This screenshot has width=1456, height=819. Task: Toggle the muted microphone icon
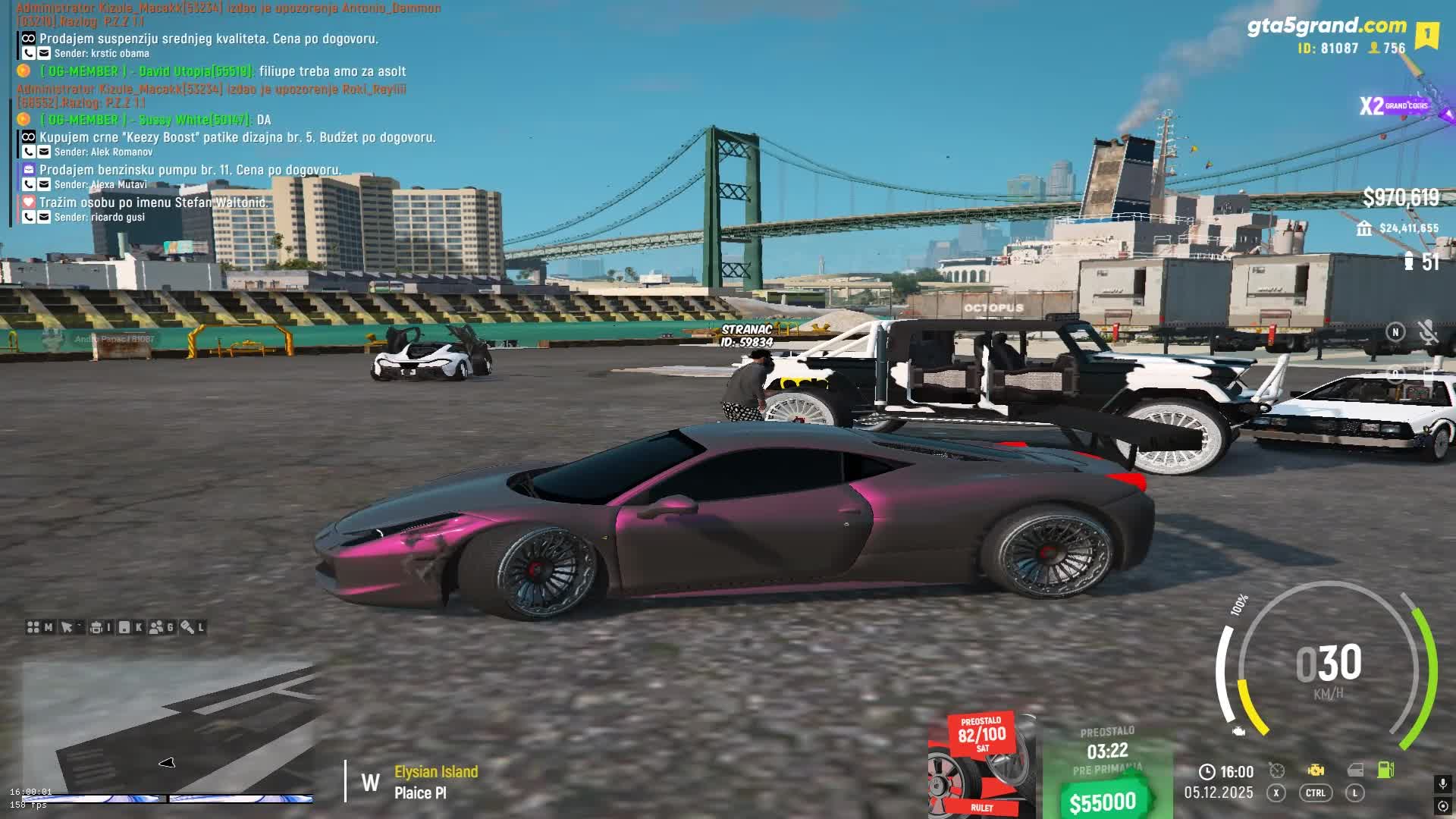click(x=1427, y=331)
